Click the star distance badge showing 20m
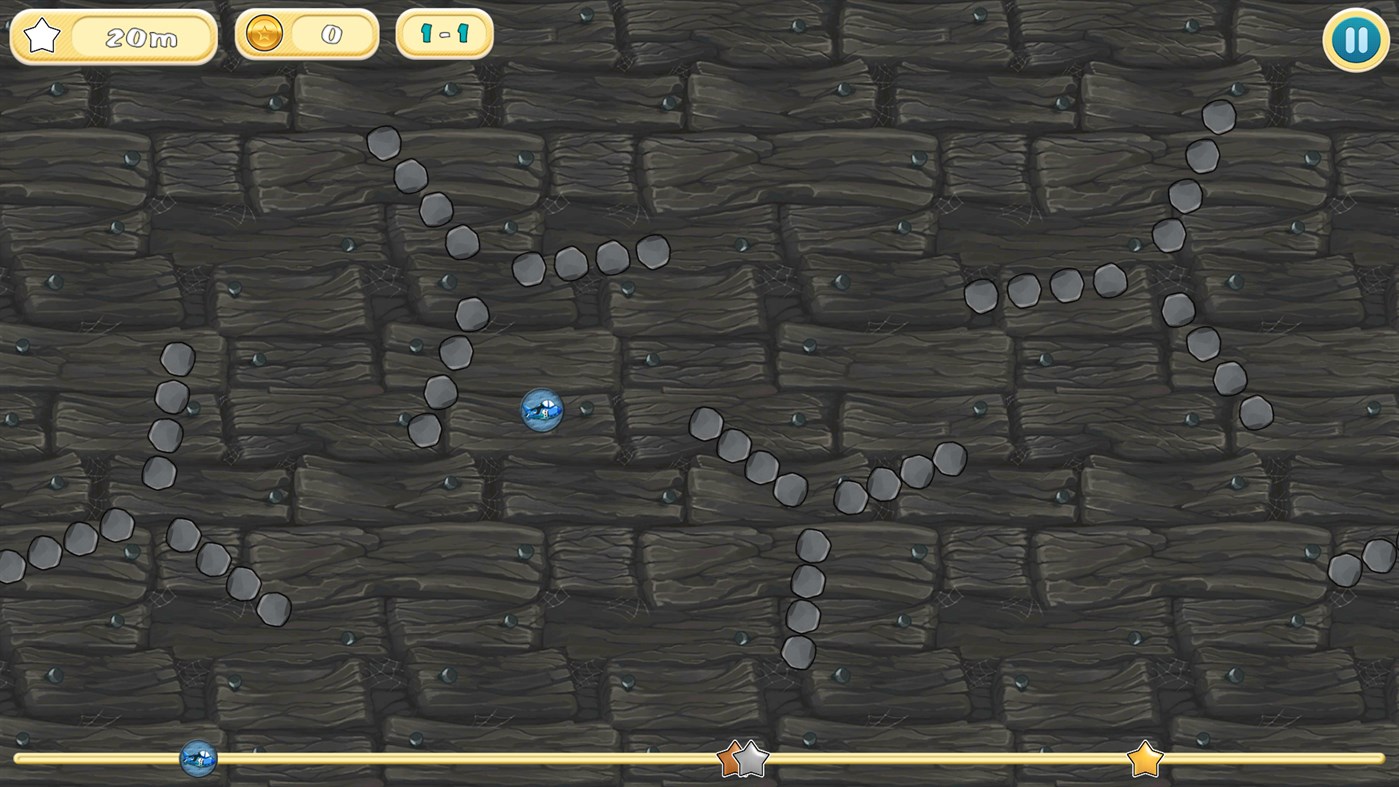The height and width of the screenshot is (787, 1399). point(113,37)
